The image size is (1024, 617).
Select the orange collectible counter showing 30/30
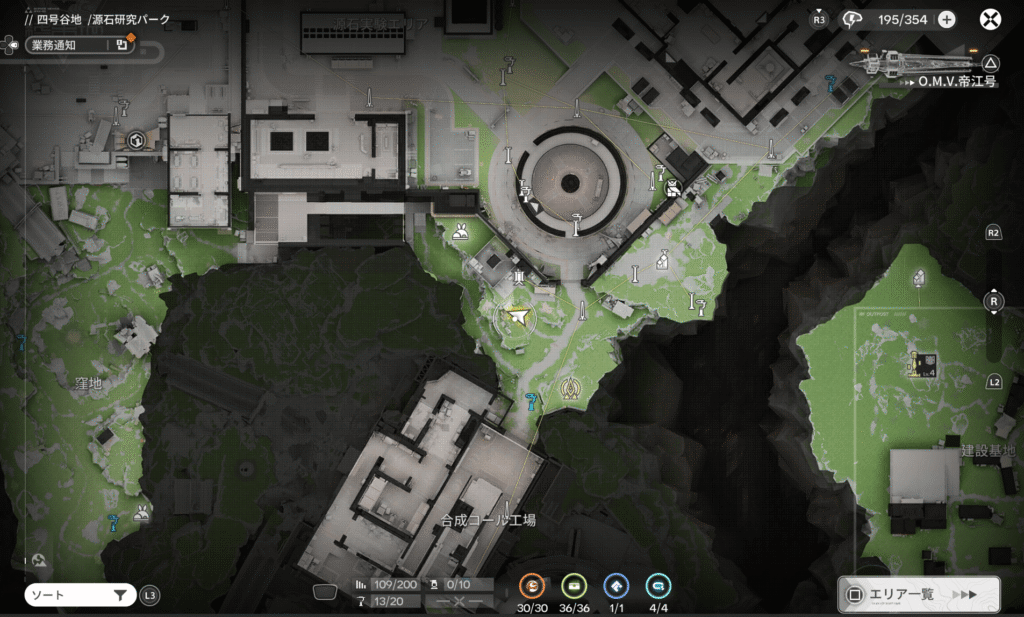pyautogui.click(x=534, y=586)
